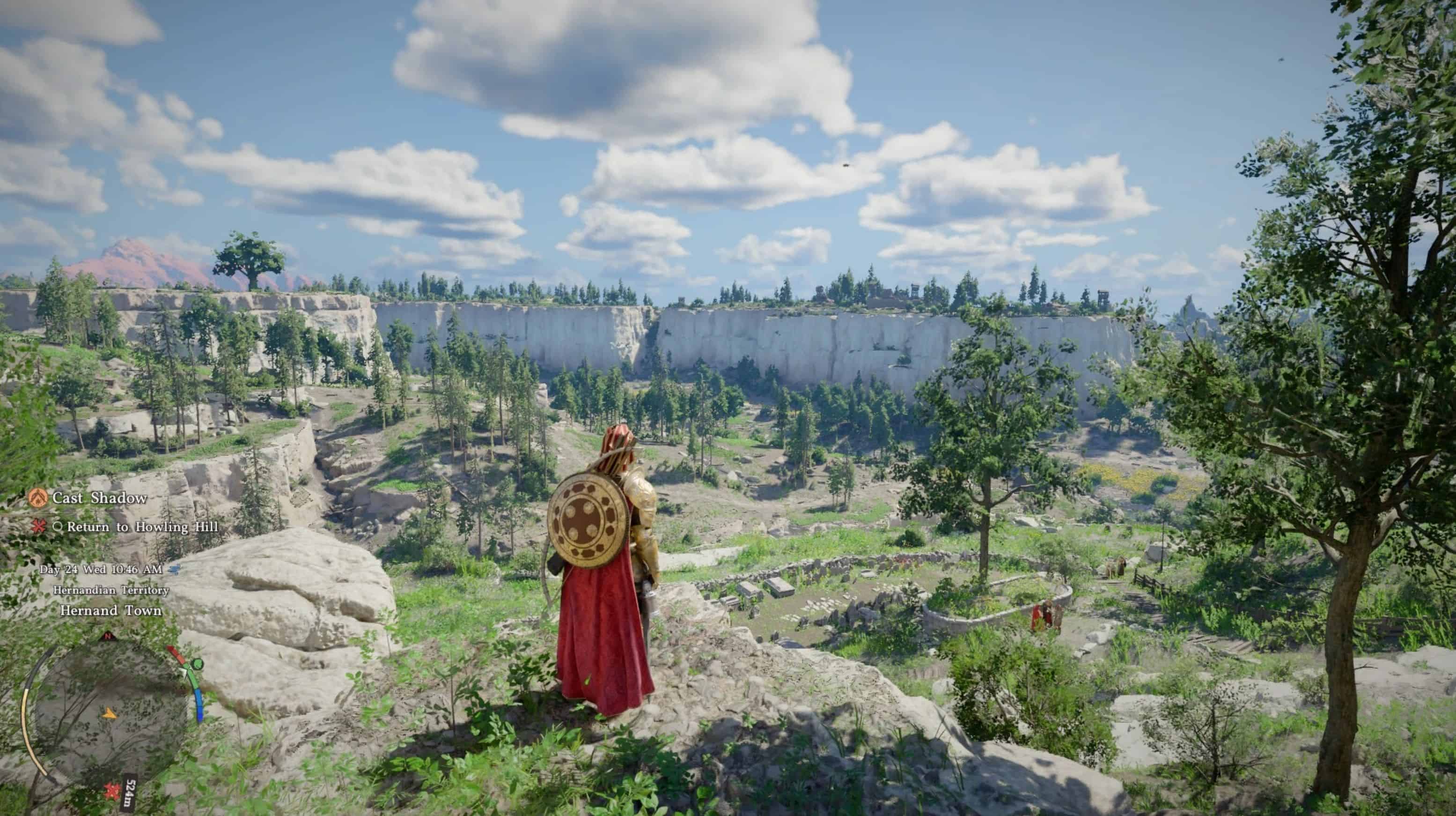The image size is (1456, 816).
Task: Open the Cast Shadow quest tracker
Action: pos(99,498)
